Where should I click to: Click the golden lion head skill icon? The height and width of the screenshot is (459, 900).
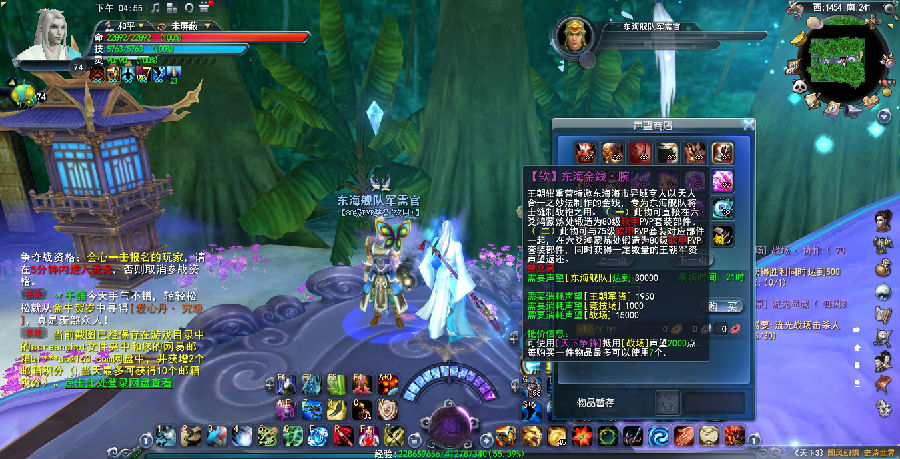click(531, 436)
